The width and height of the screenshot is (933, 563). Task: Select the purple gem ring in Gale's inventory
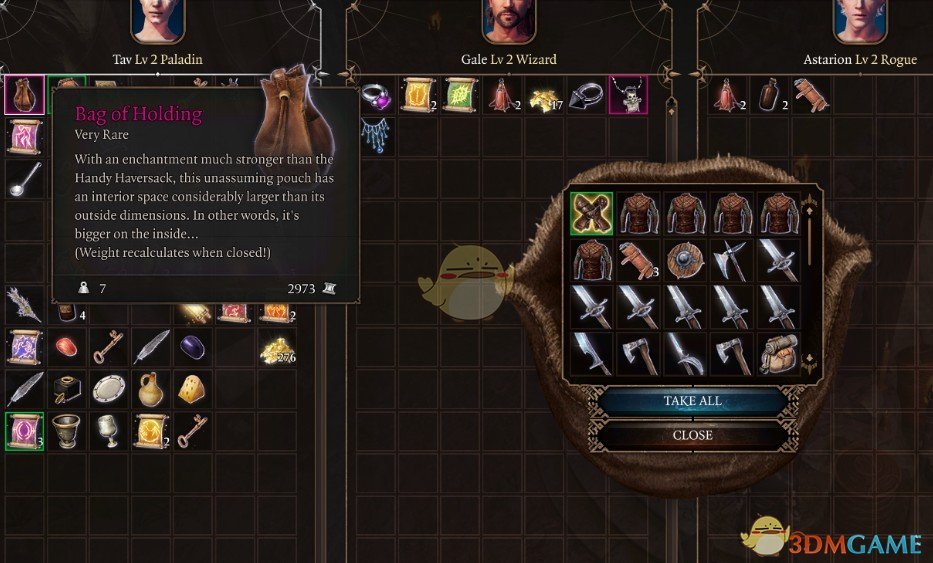(374, 95)
